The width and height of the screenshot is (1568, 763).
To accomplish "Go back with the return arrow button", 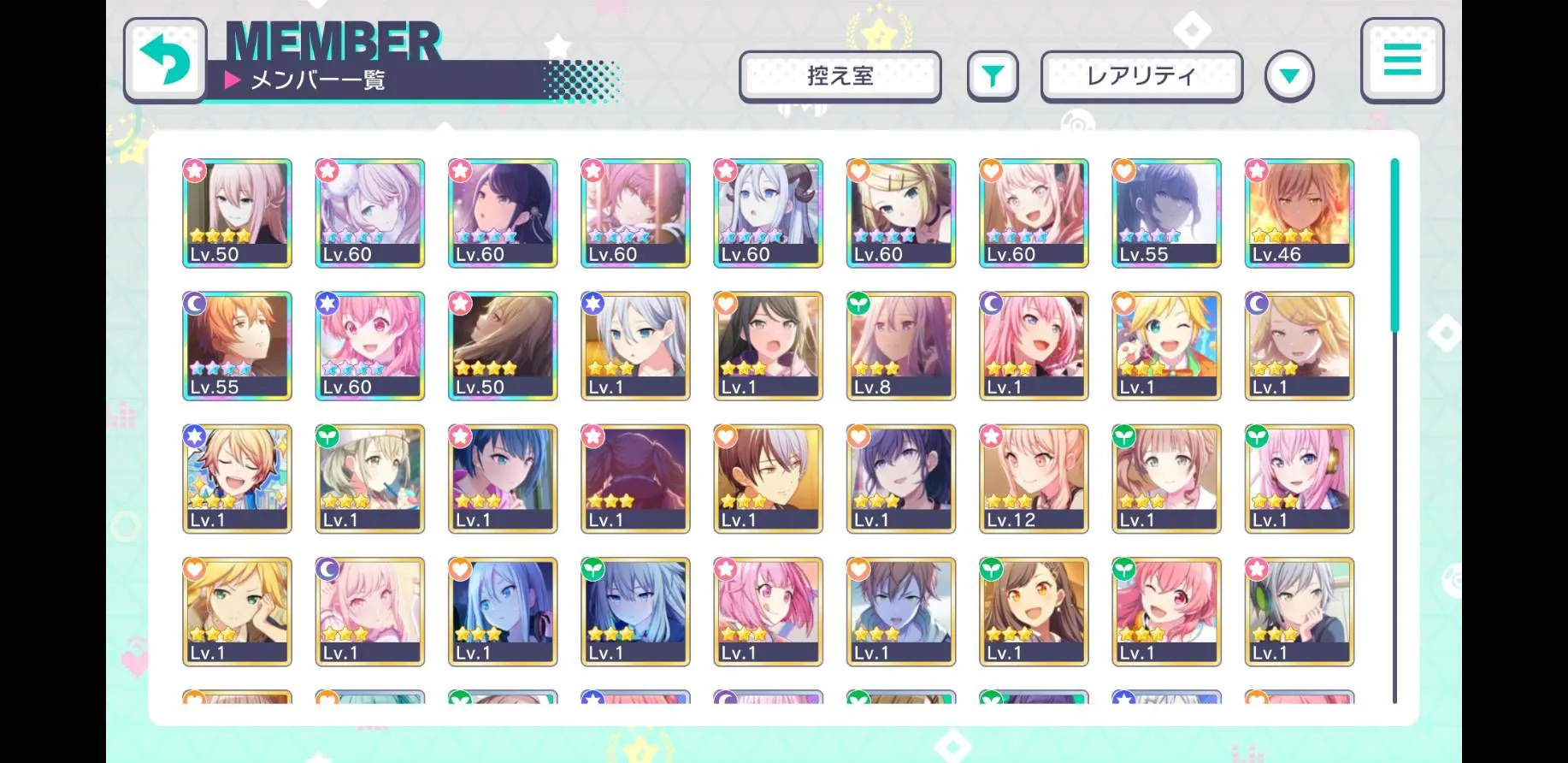I will click(165, 61).
